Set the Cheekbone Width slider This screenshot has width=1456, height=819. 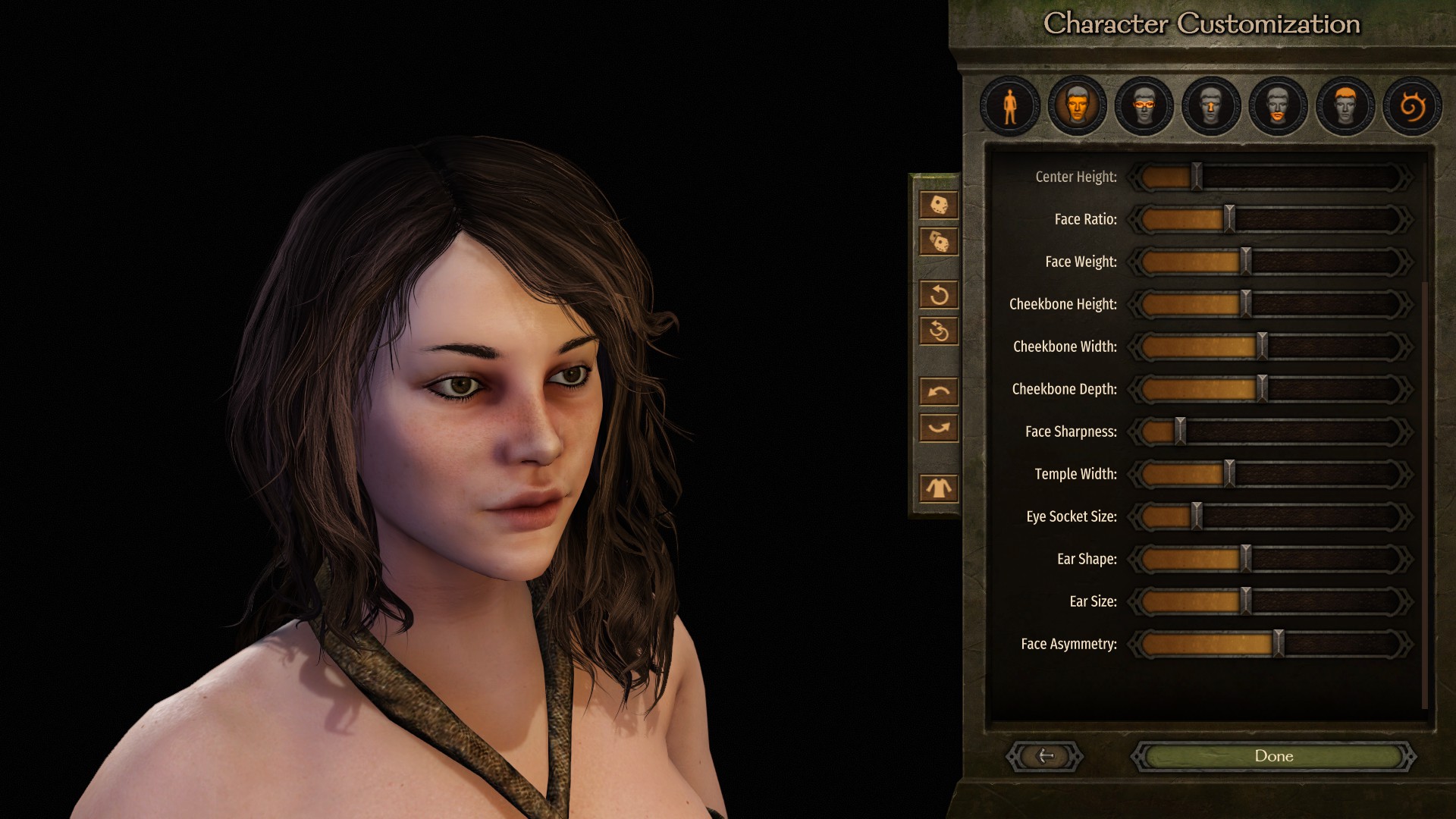(x=1262, y=347)
